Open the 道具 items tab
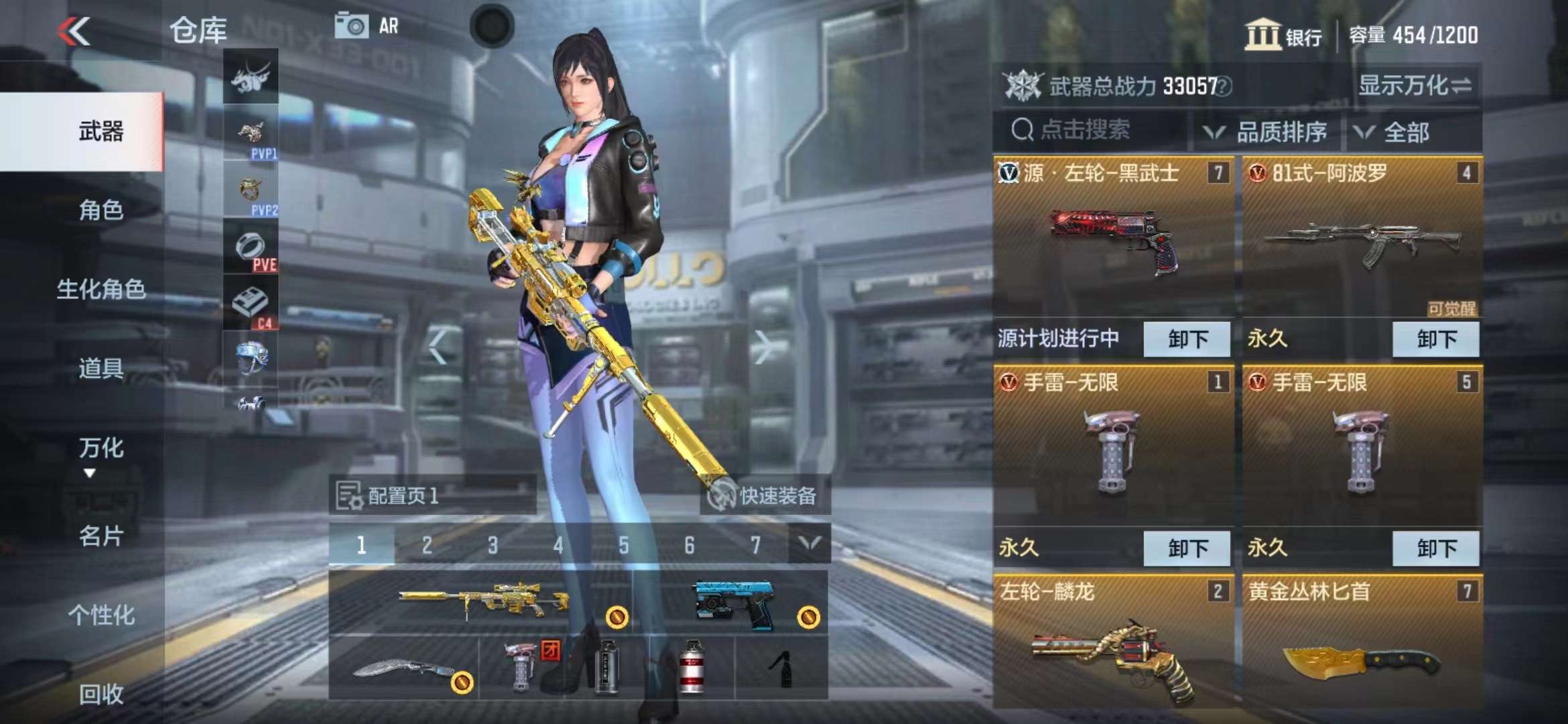Viewport: 1568px width, 724px height. (x=101, y=369)
